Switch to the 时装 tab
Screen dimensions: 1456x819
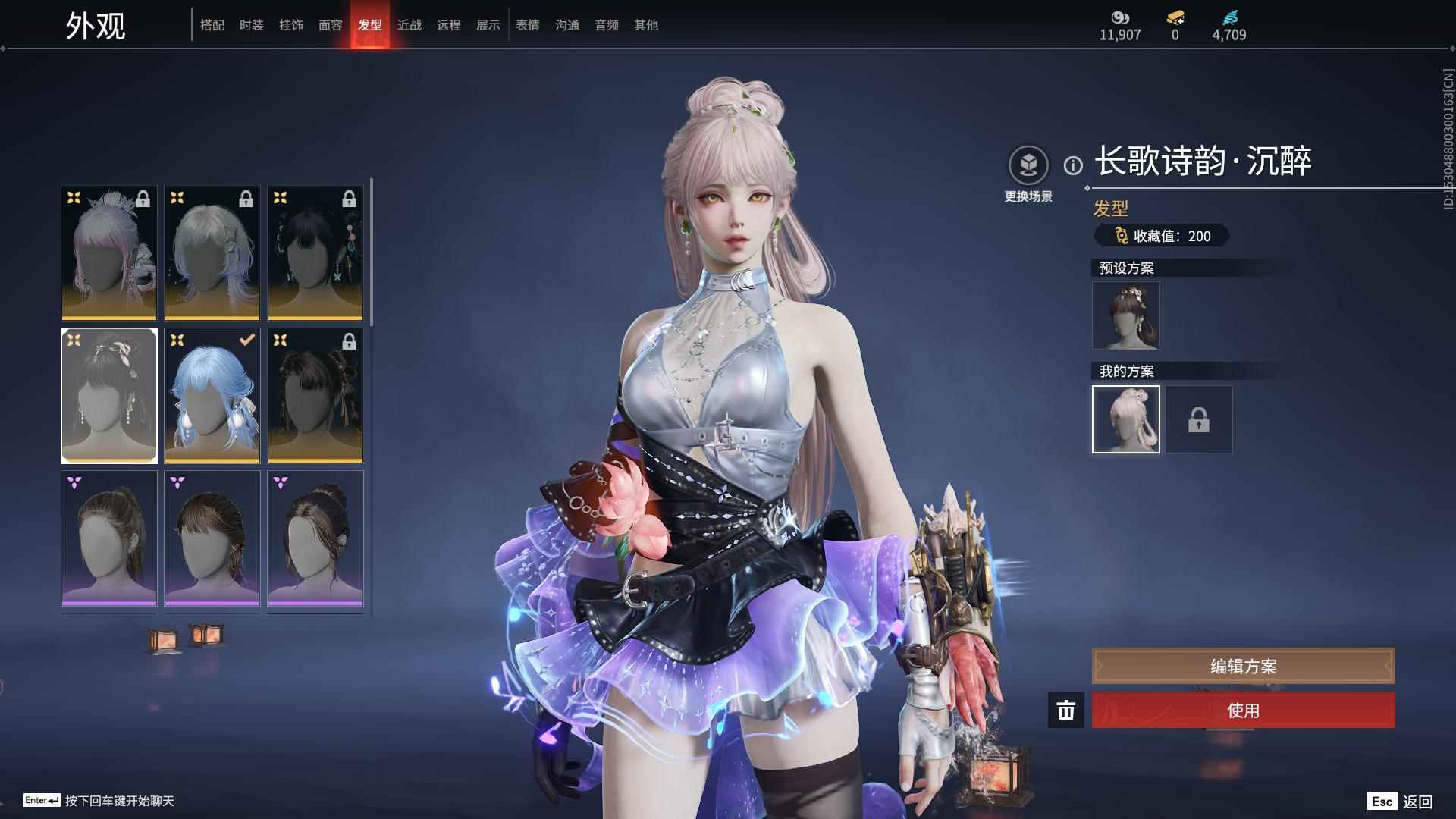[251, 25]
